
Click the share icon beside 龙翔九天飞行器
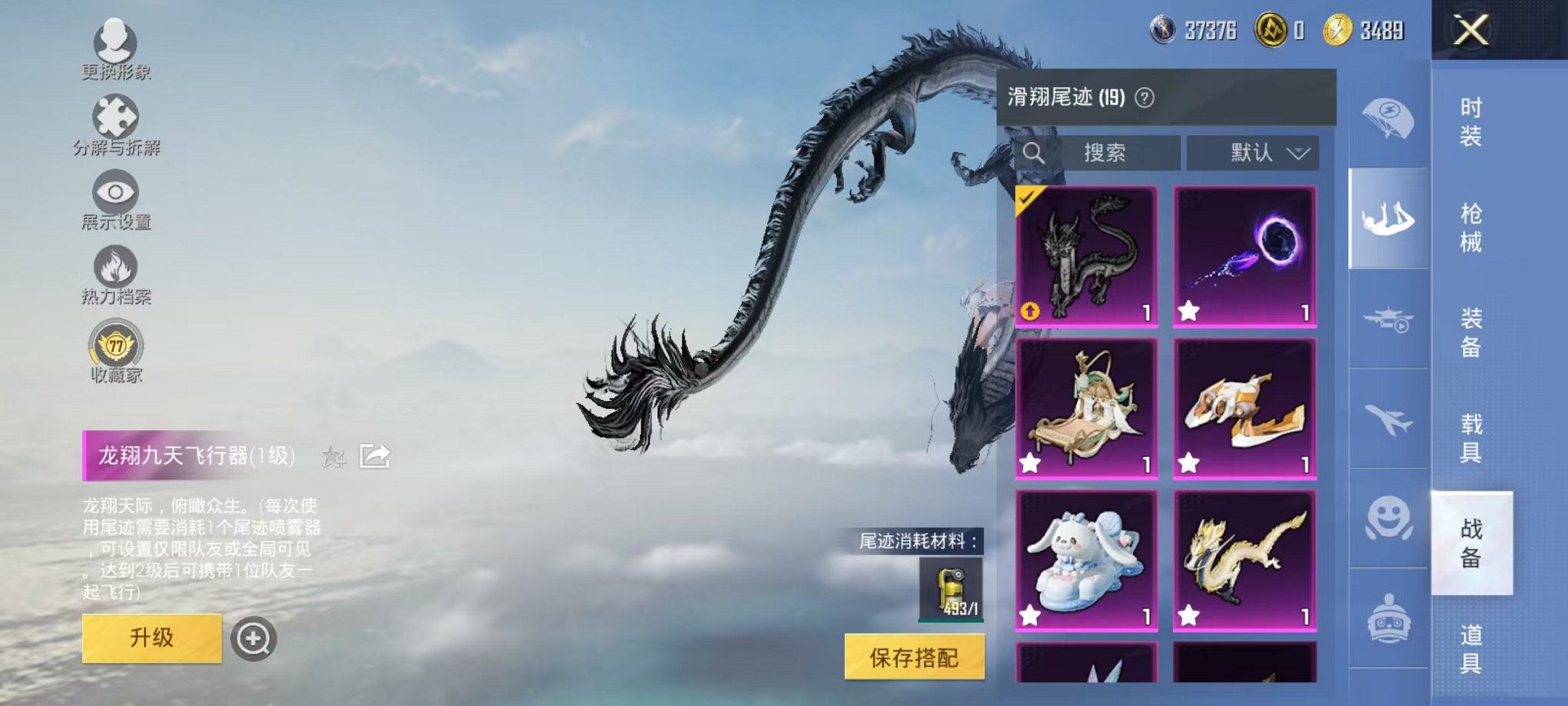pyautogui.click(x=374, y=457)
